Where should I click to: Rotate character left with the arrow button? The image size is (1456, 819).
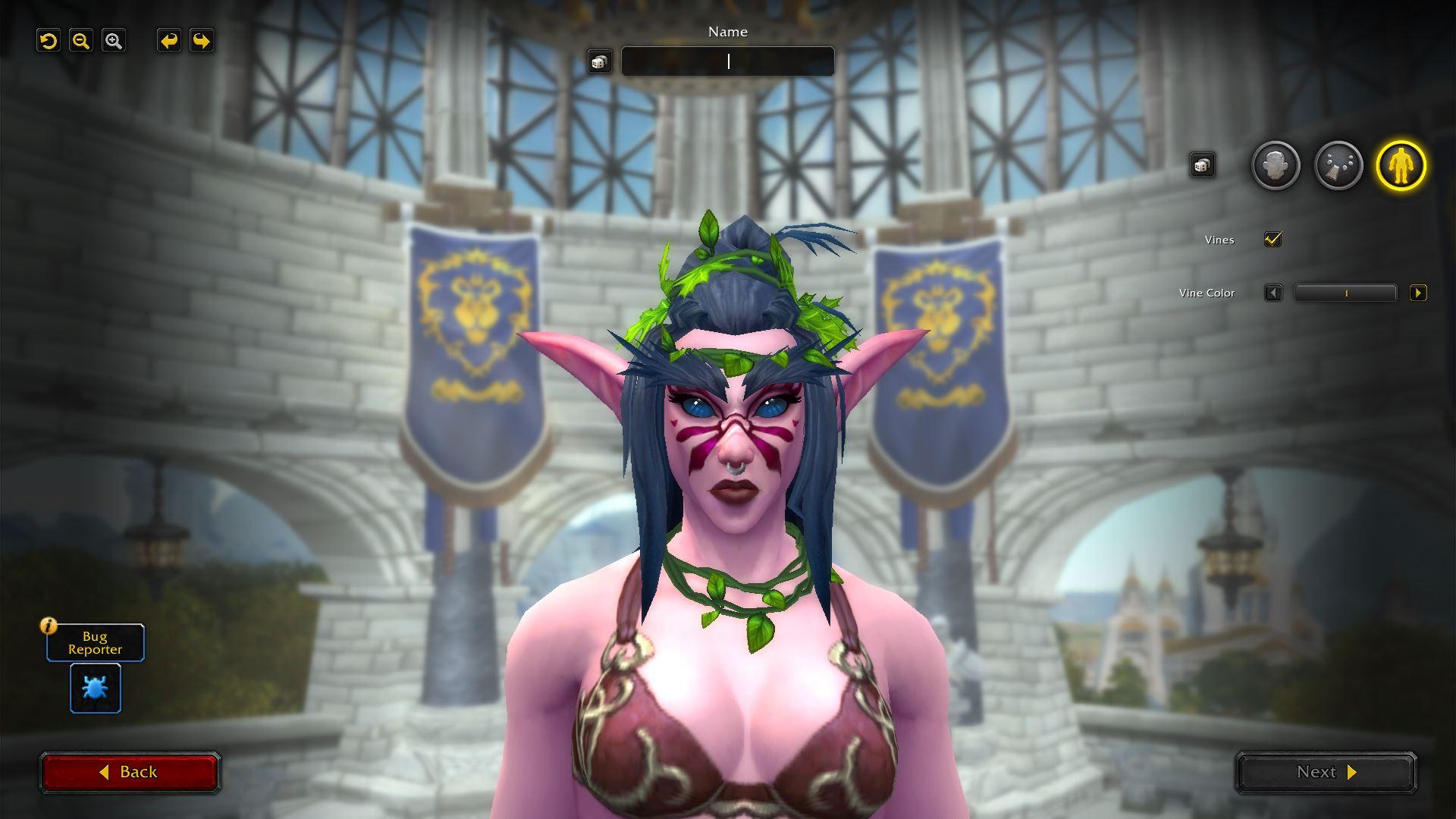click(169, 41)
